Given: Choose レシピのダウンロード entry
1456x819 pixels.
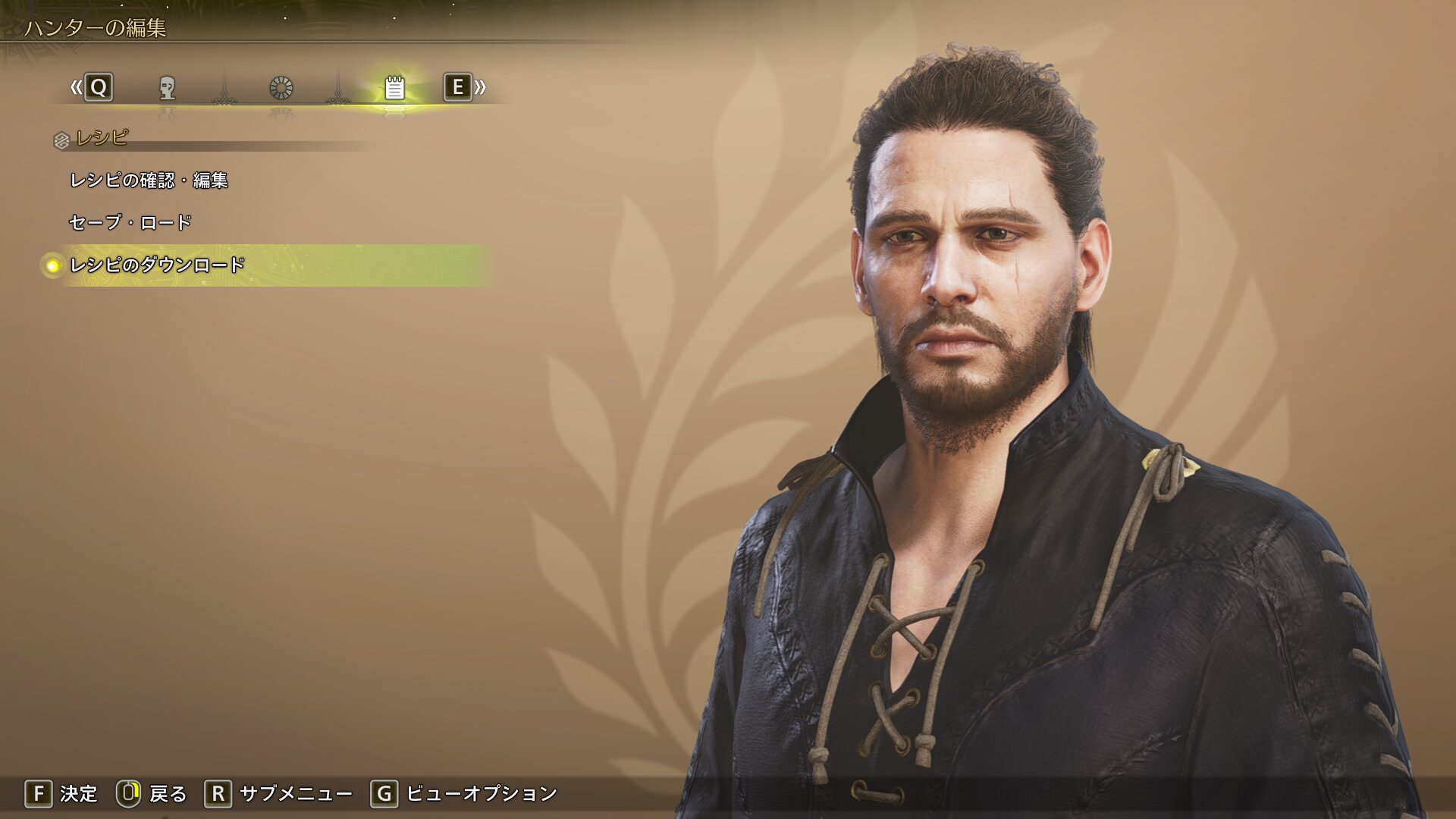Looking at the screenshot, I should point(157,265).
